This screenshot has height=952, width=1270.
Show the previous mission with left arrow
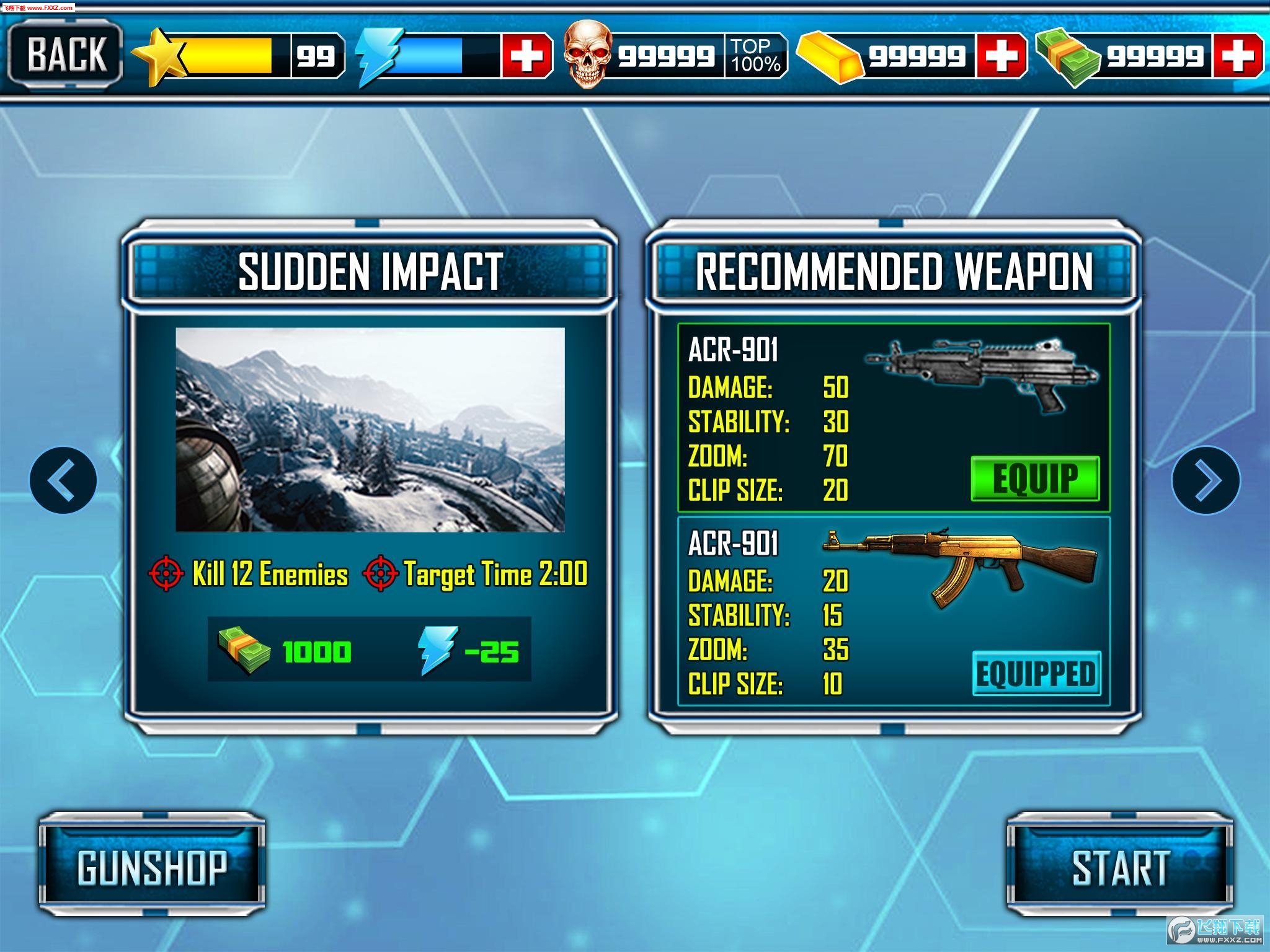click(63, 480)
